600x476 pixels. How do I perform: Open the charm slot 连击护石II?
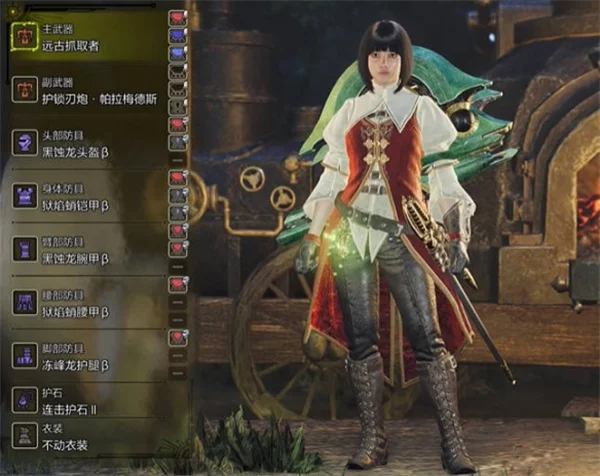(70, 402)
